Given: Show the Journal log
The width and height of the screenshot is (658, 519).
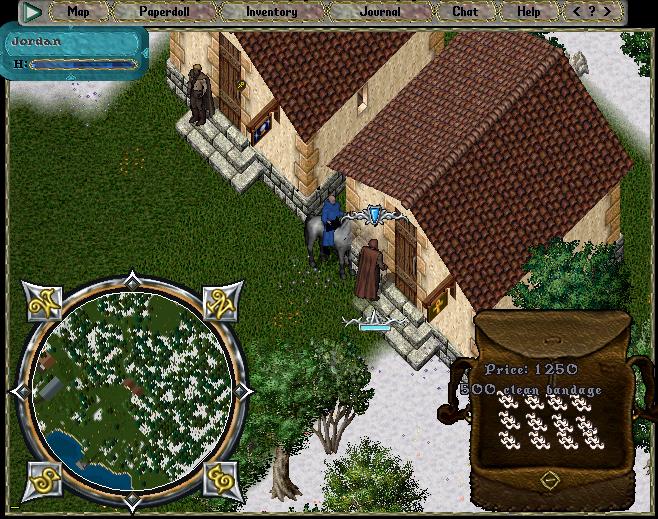Looking at the screenshot, I should (380, 12).
